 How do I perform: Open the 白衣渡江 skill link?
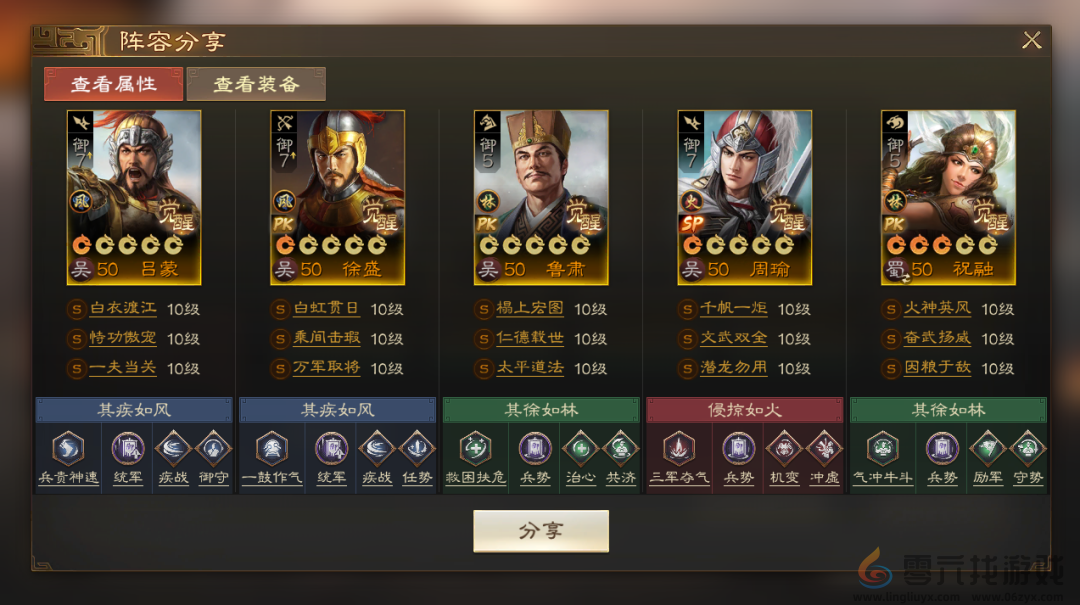[x=124, y=309]
